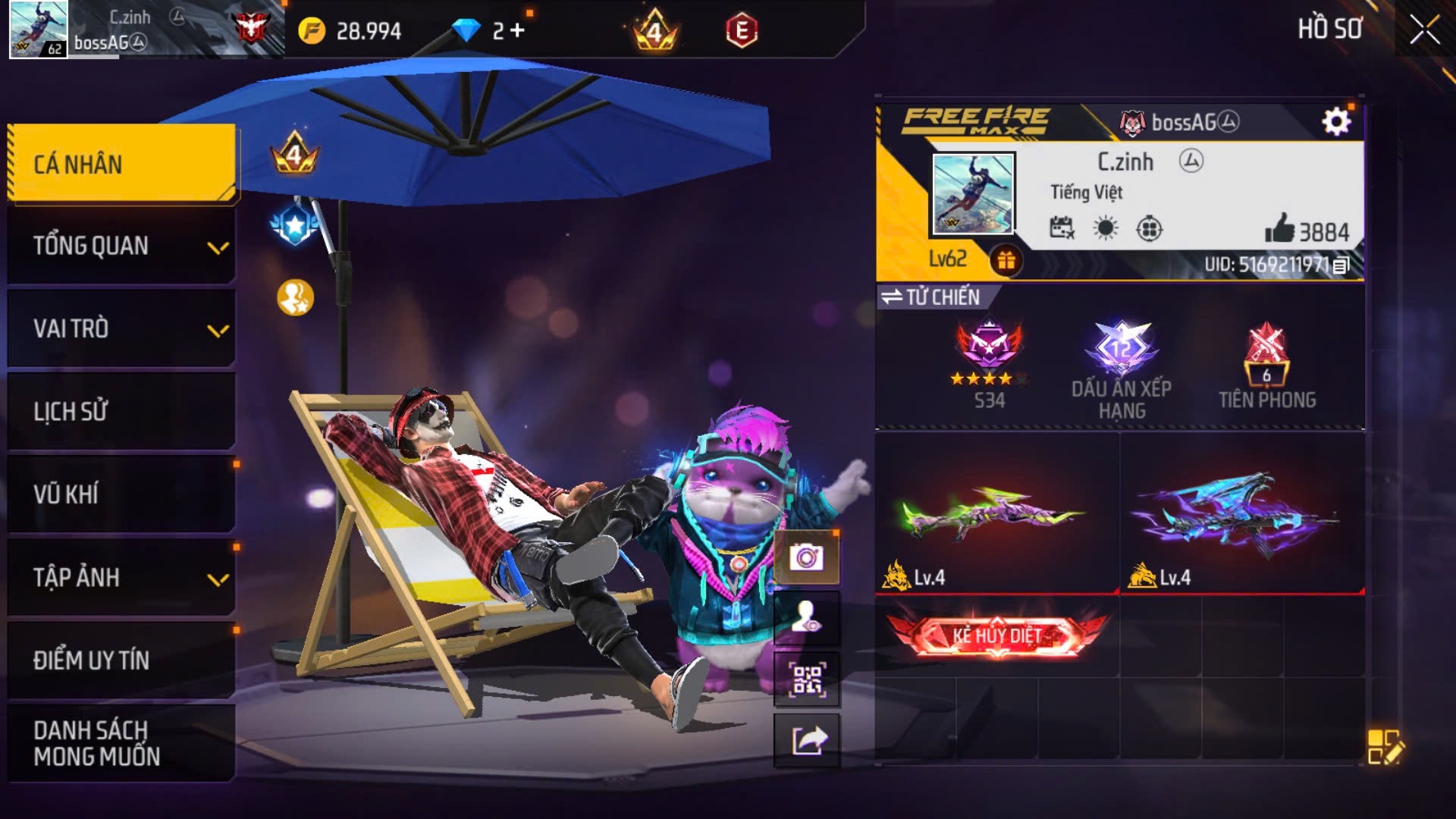Image resolution: width=1456 pixels, height=819 pixels.
Task: Open the QR code button
Action: tap(806, 679)
